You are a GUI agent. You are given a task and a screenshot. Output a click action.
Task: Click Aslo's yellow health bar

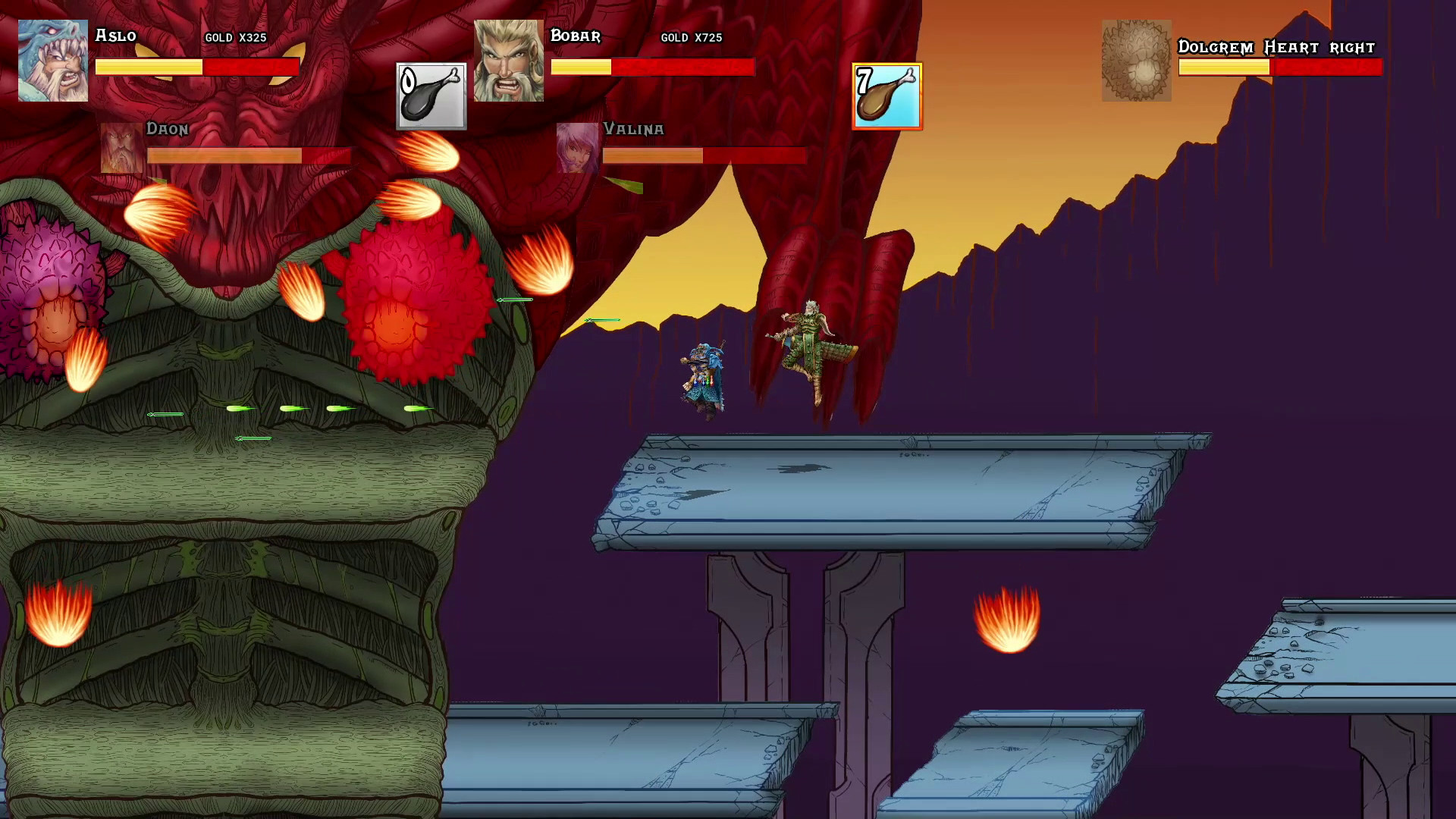[148, 67]
